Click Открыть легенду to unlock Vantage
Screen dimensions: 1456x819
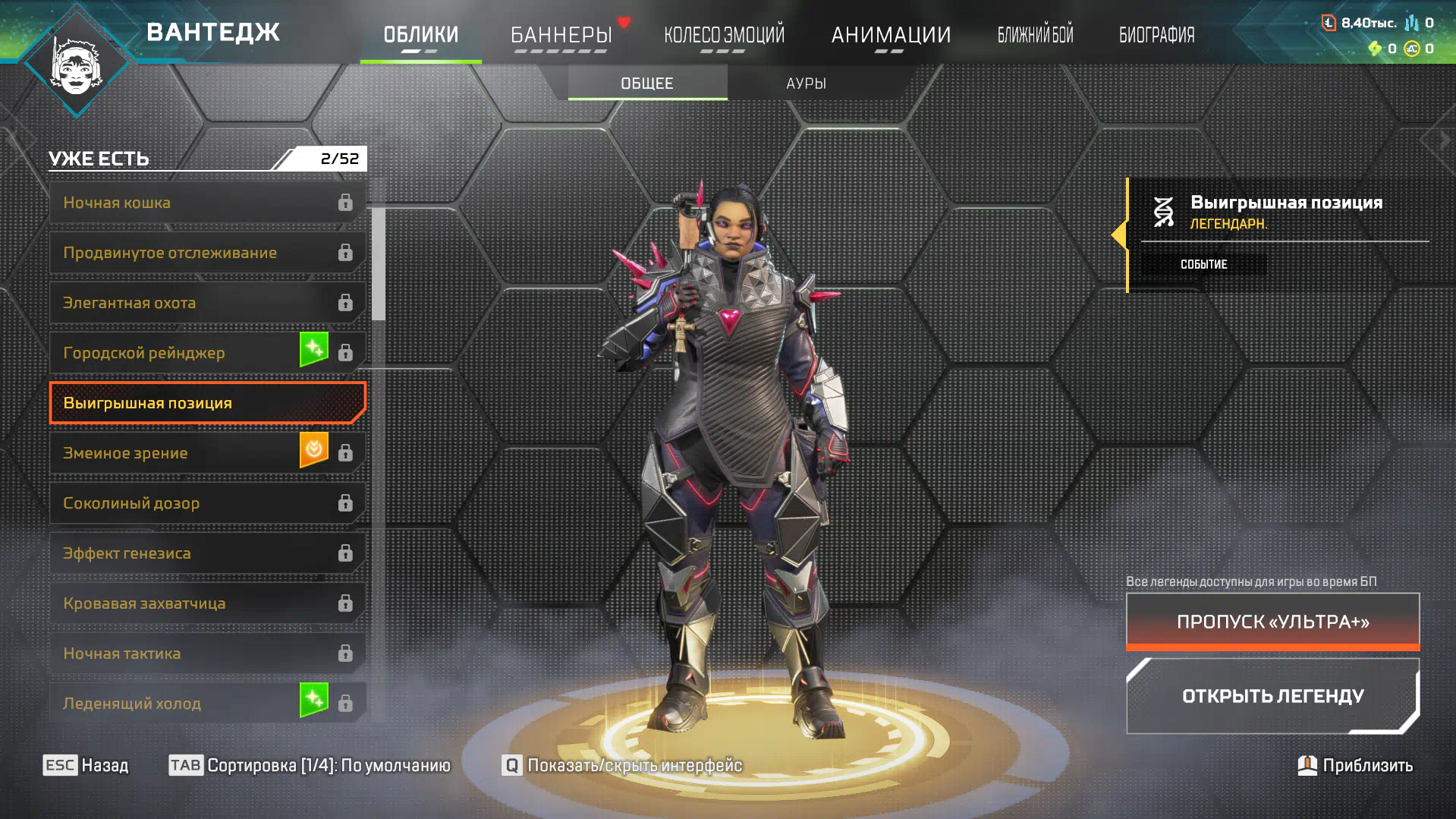pos(1272,696)
